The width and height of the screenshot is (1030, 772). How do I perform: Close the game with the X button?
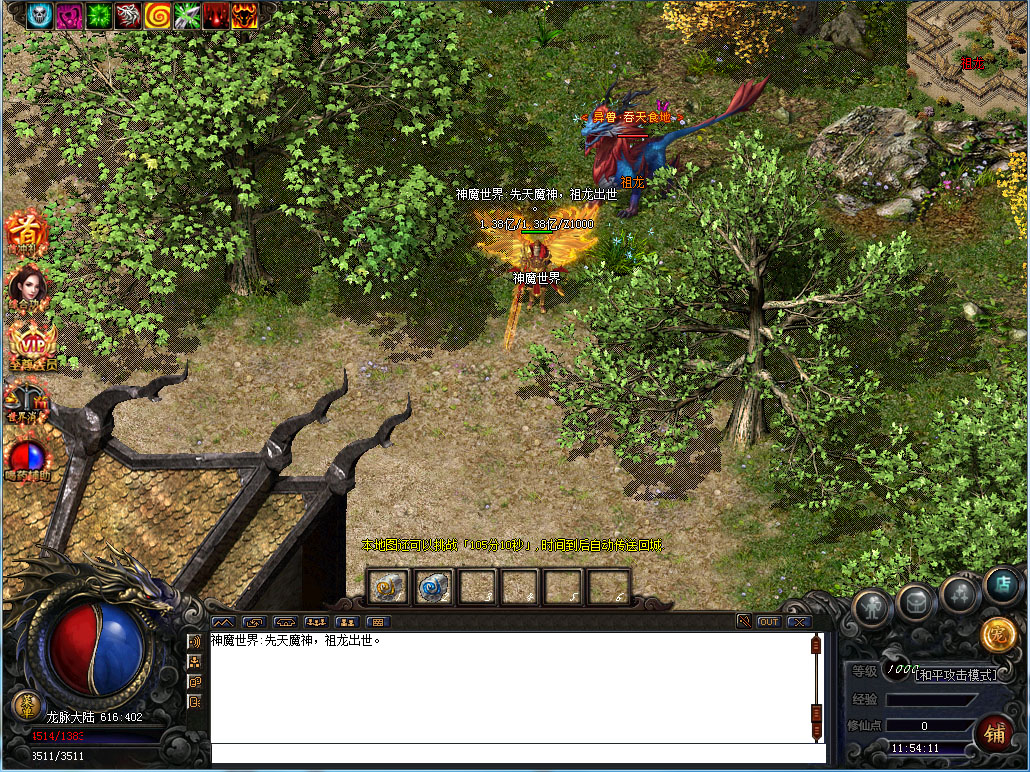pos(798,621)
